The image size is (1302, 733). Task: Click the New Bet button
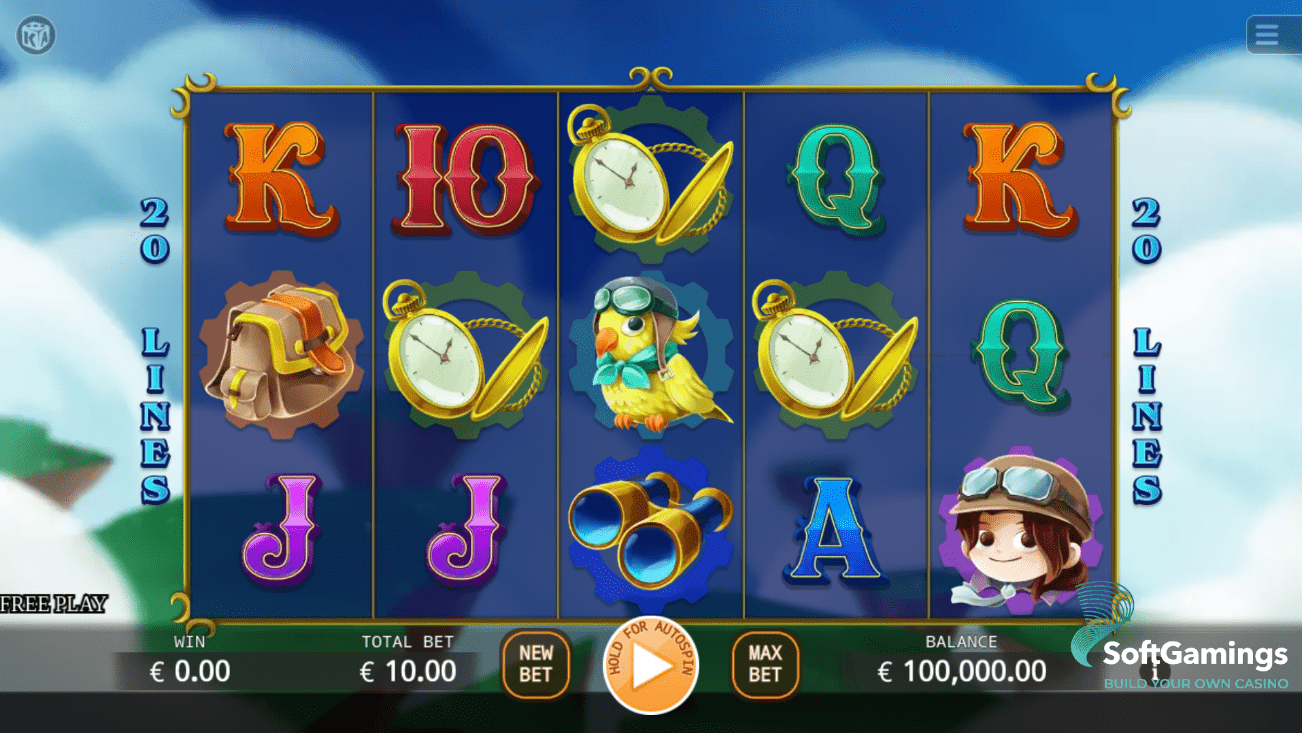pyautogui.click(x=535, y=664)
